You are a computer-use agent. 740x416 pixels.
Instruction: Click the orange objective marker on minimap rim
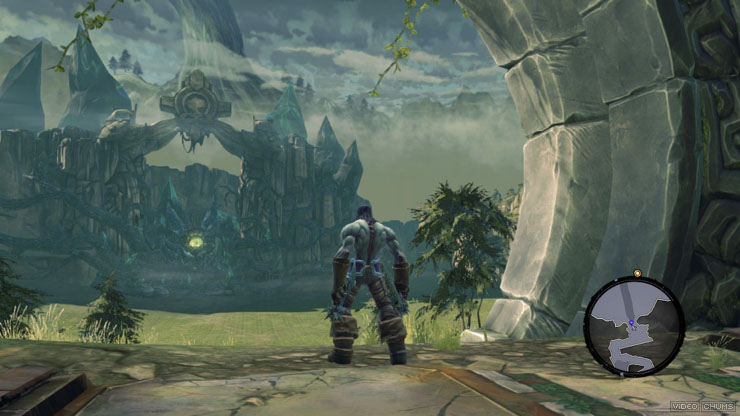[637, 273]
